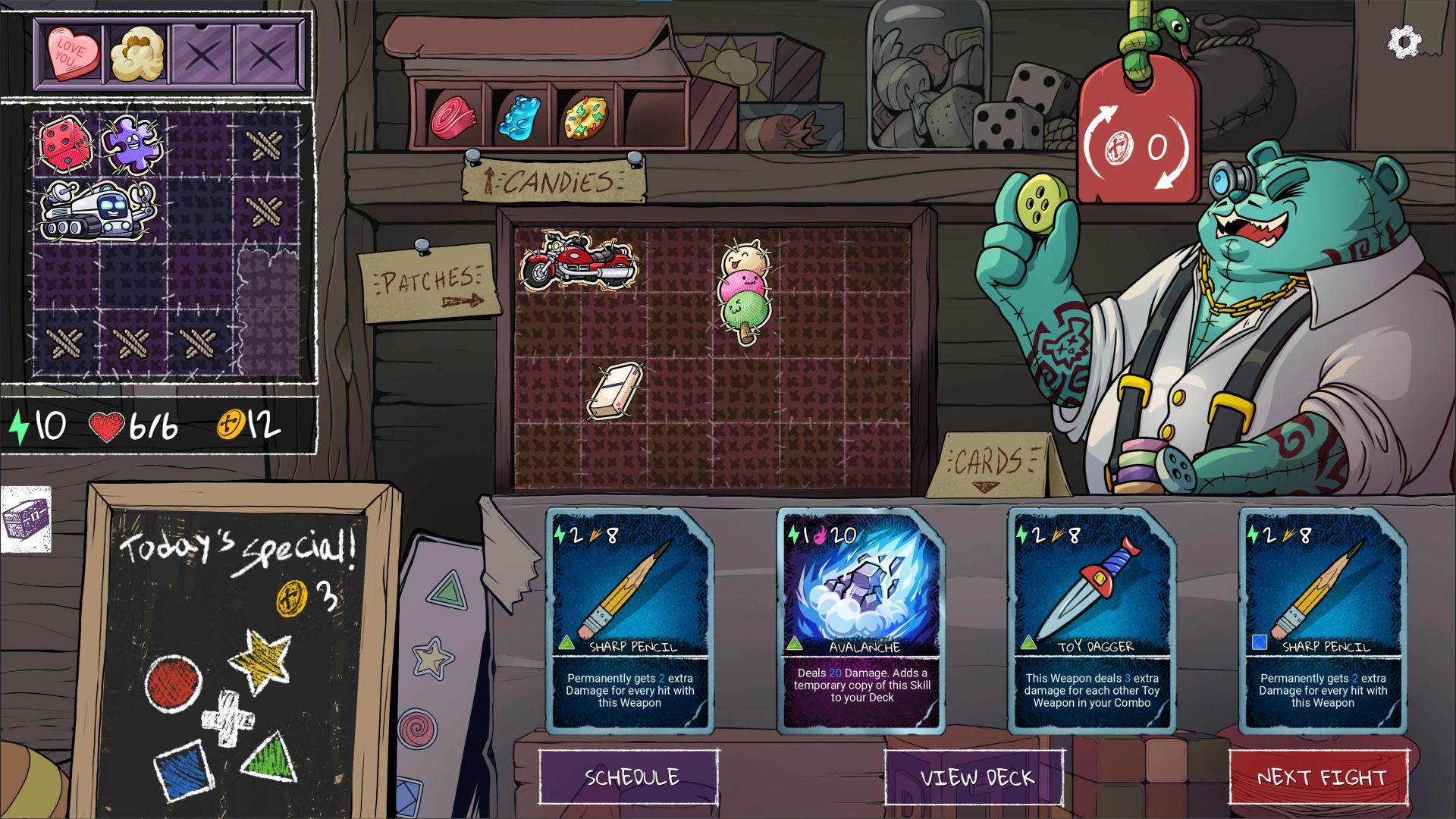Buy the Avalanche skill card
Image resolution: width=1456 pixels, height=819 pixels.
861,620
